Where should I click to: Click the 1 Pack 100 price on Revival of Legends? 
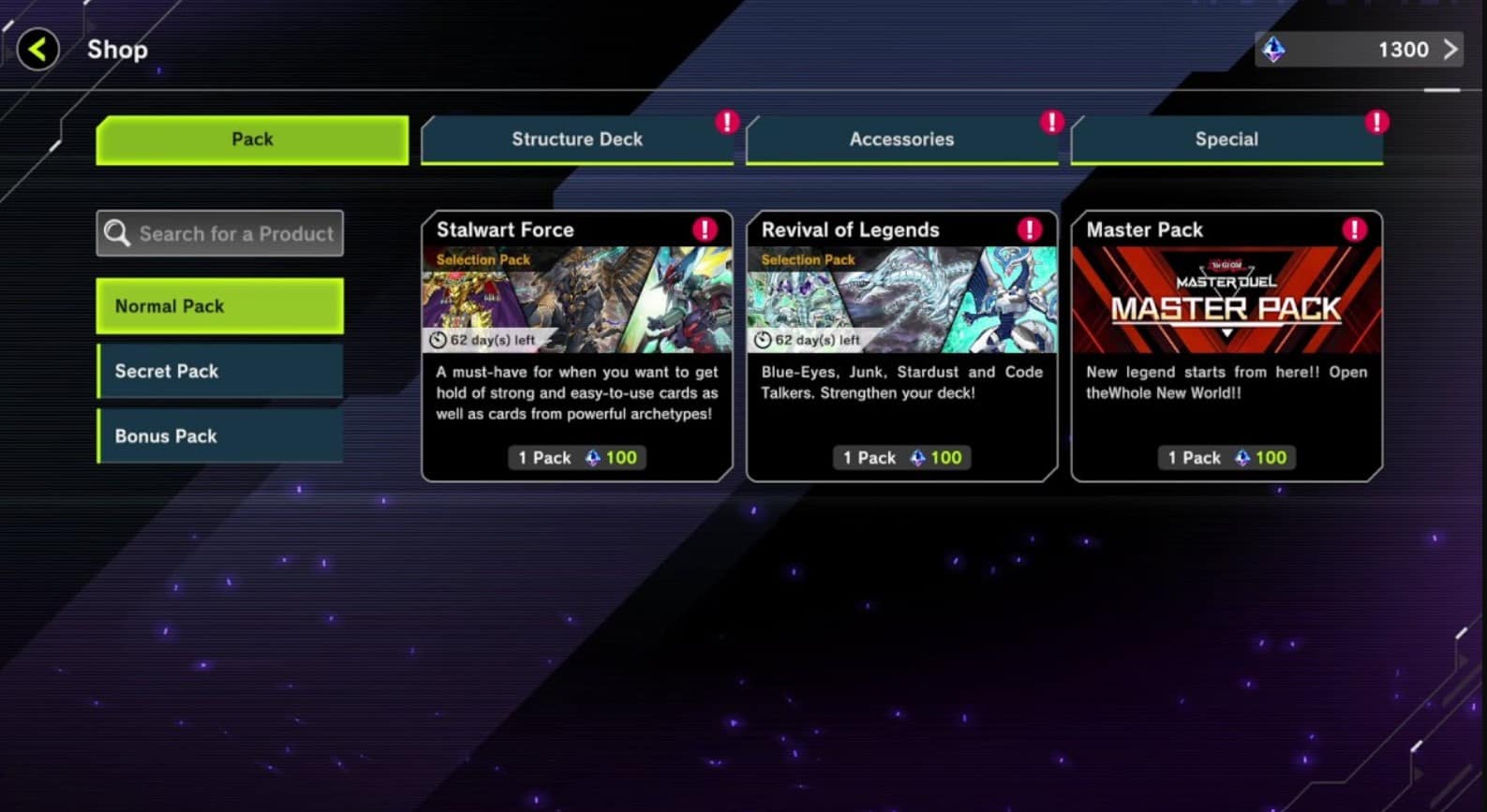pyautogui.click(x=901, y=457)
